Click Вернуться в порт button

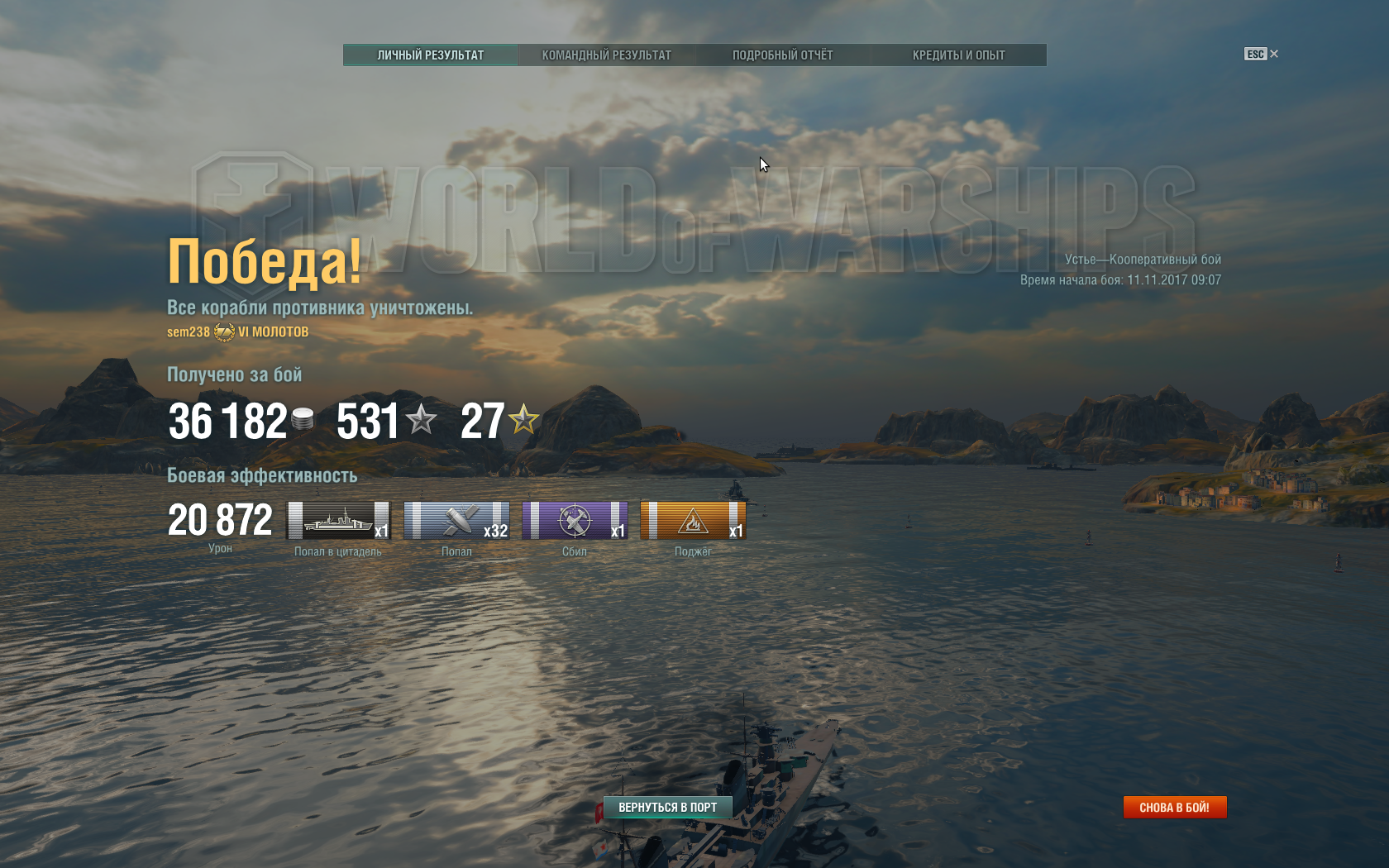667,808
